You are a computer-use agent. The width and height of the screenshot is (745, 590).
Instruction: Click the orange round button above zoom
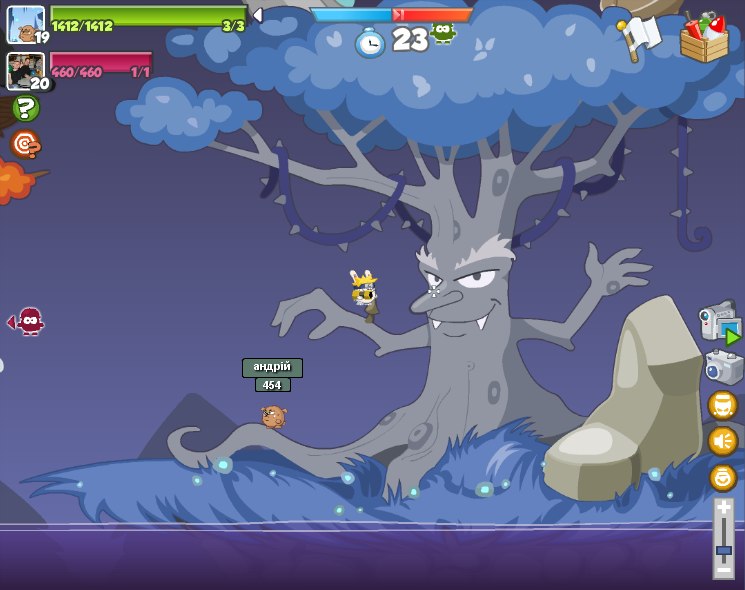point(722,477)
